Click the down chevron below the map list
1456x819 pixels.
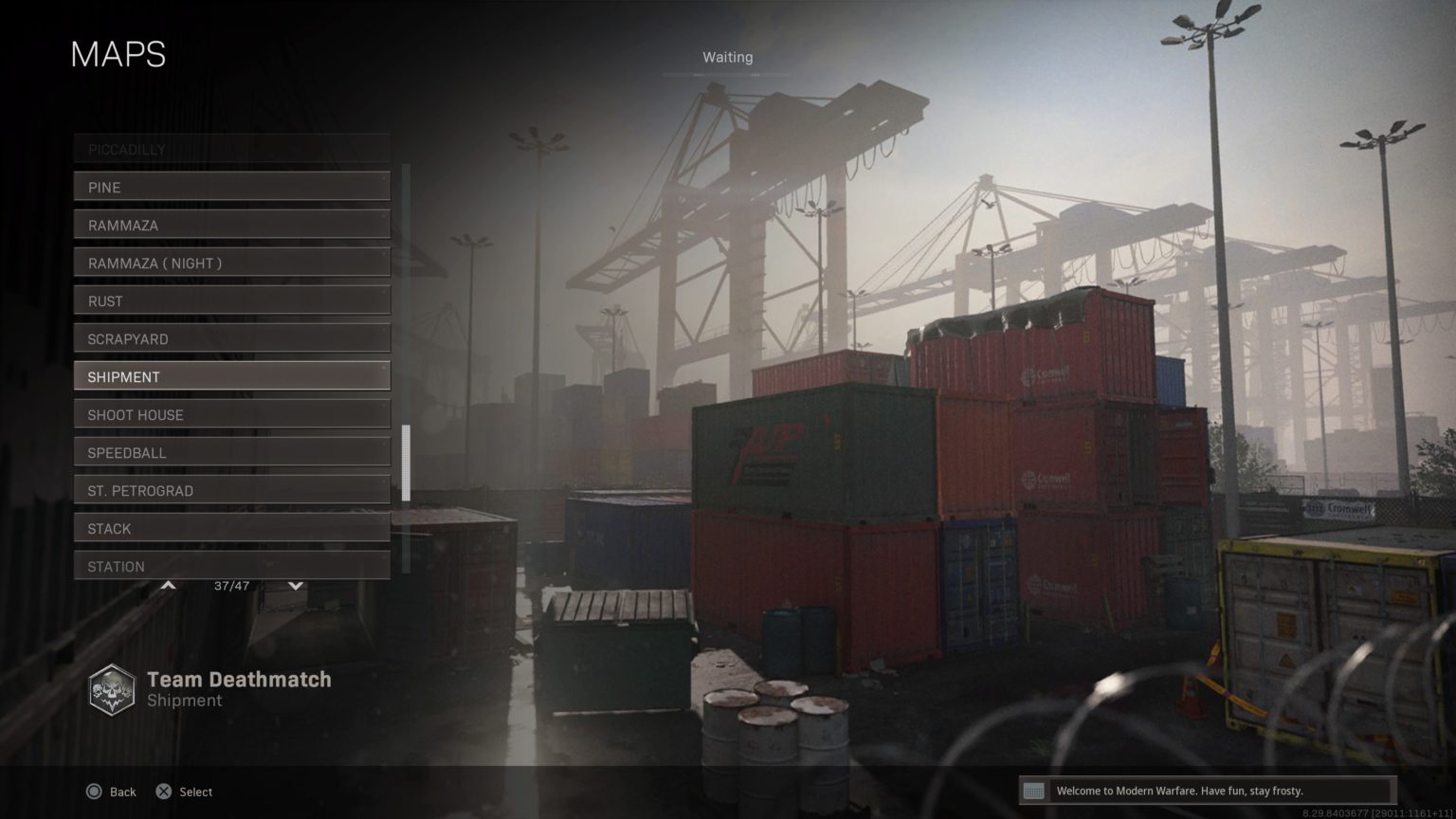click(x=295, y=585)
